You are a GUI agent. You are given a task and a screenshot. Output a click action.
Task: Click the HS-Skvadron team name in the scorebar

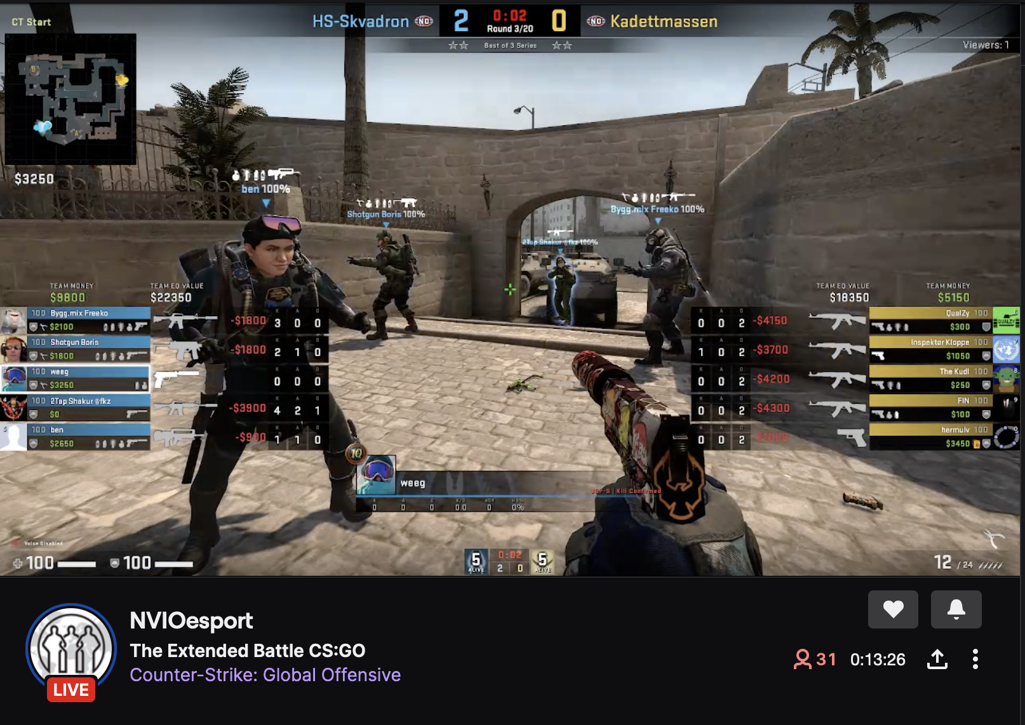(360, 21)
